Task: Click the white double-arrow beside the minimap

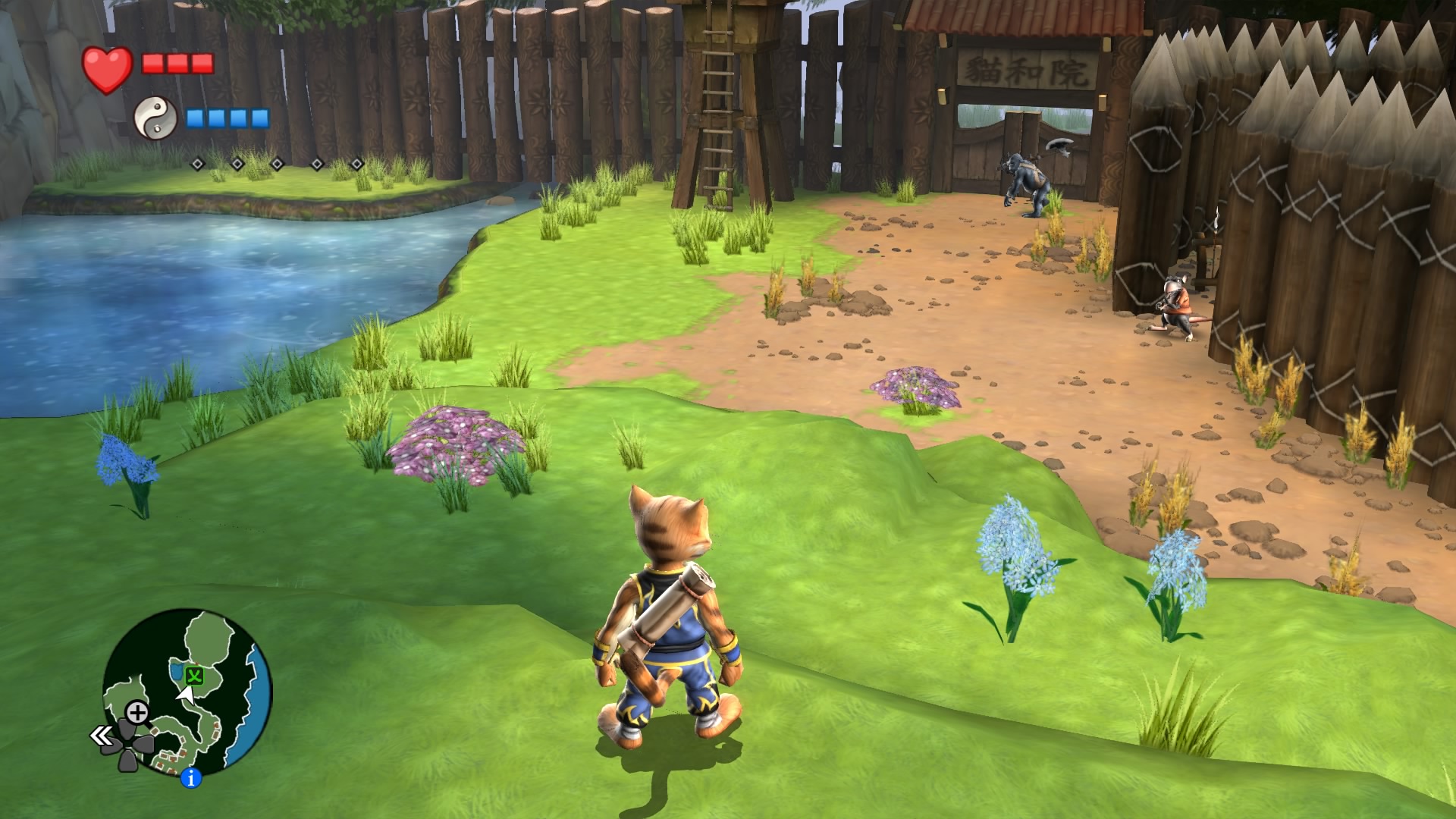Action: pyautogui.click(x=101, y=736)
